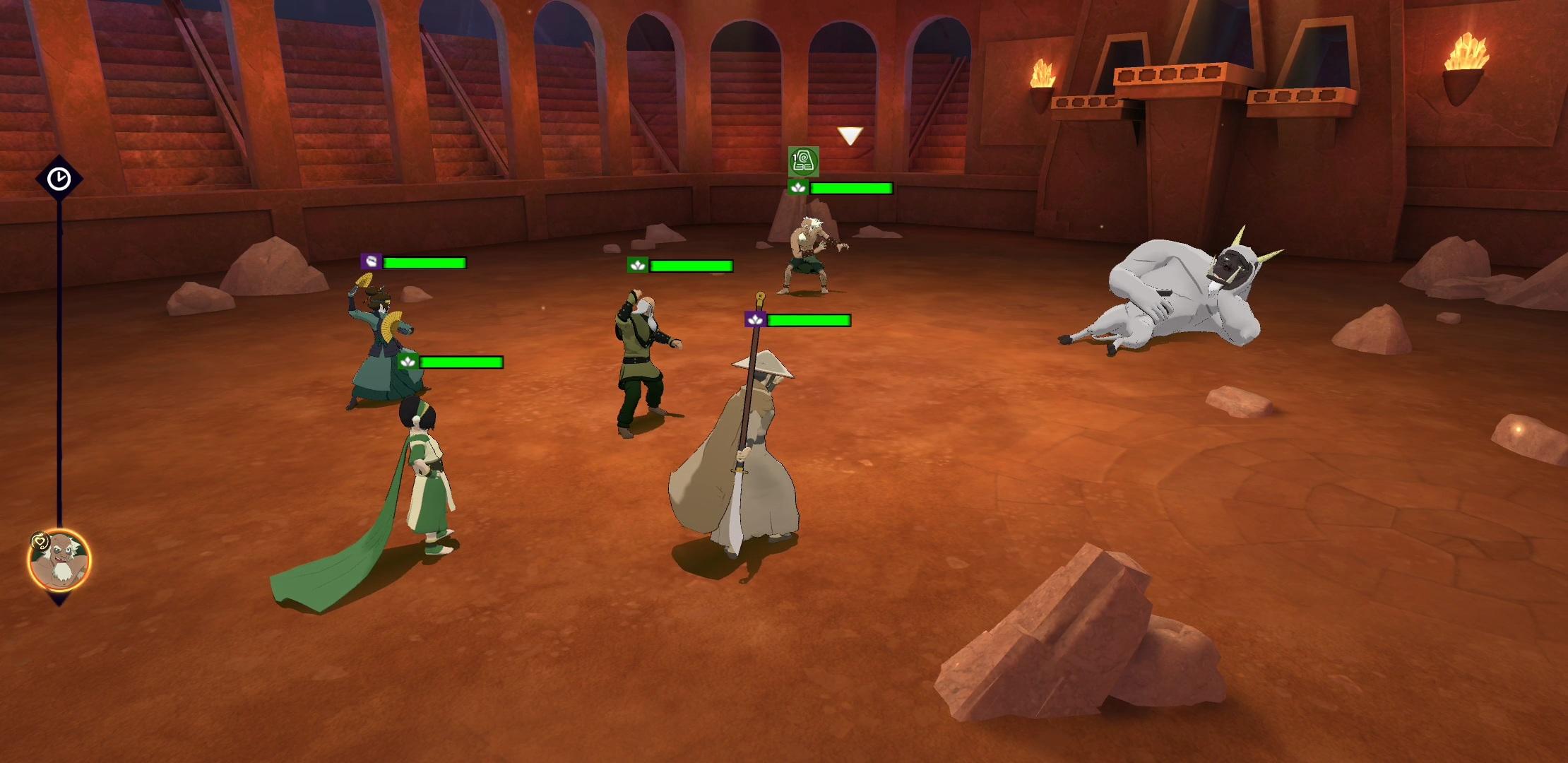Inspect the green earth emblem status icon
1568x763 pixels.
[803, 162]
